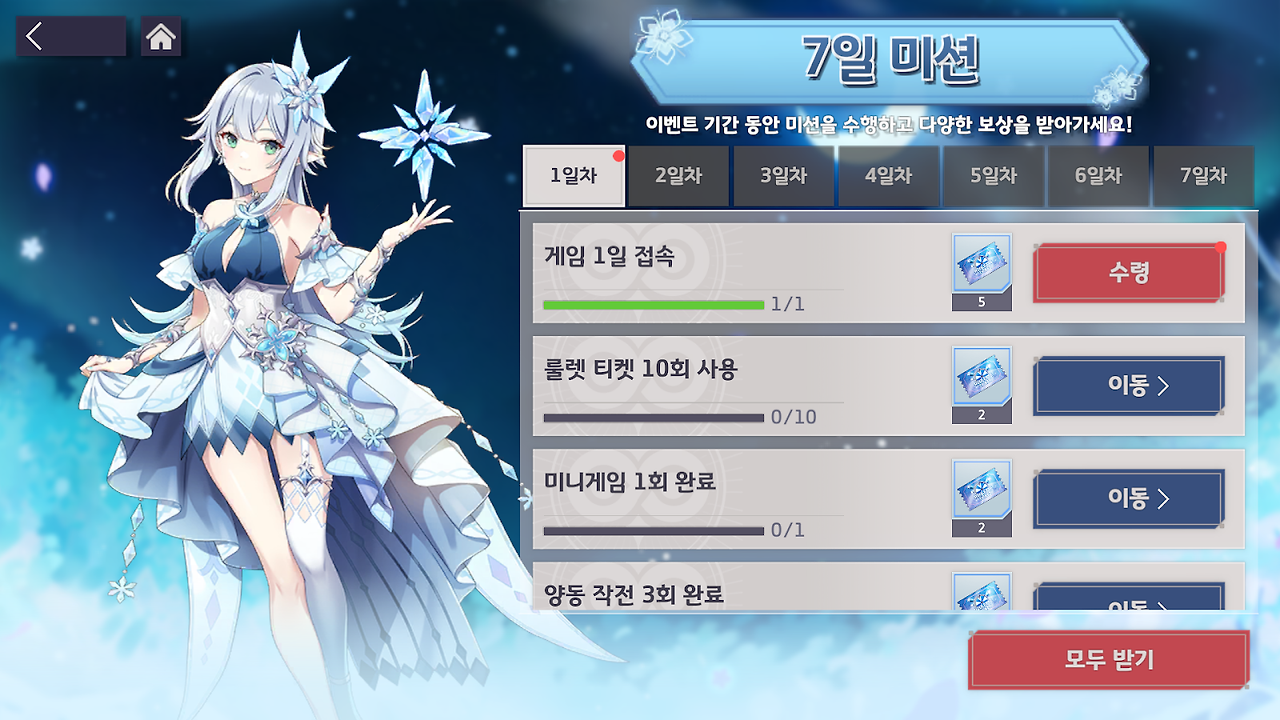The width and height of the screenshot is (1280, 720).
Task: Switch to the 7일차 tab
Action: point(1203,176)
